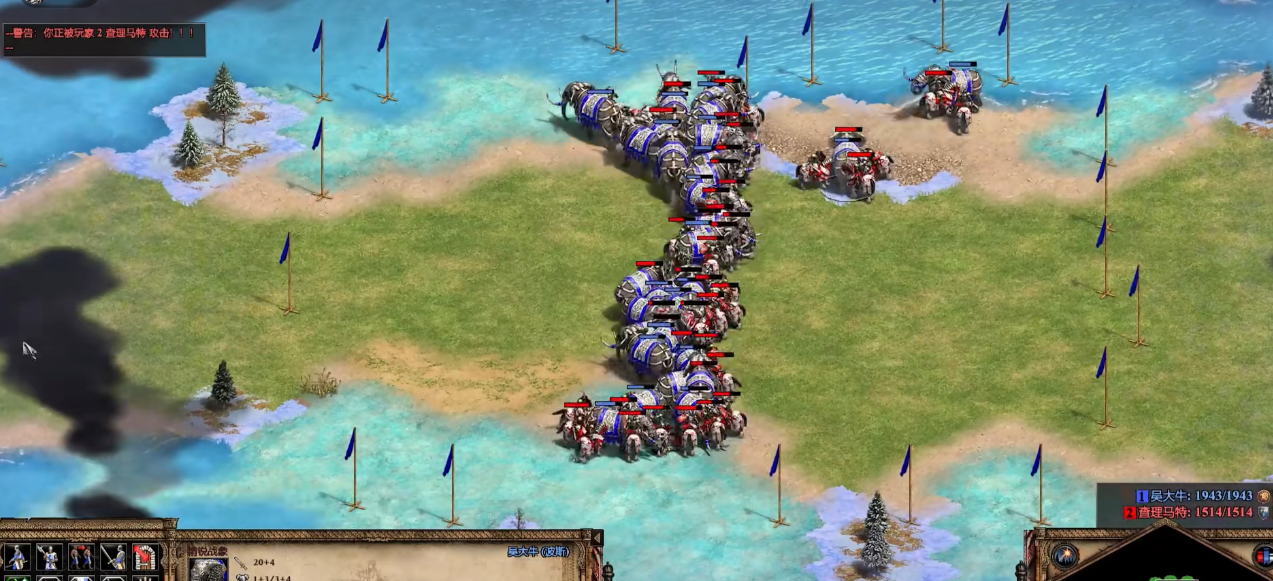Click the red arrow banner command icon
1273x581 pixels.
[145, 558]
